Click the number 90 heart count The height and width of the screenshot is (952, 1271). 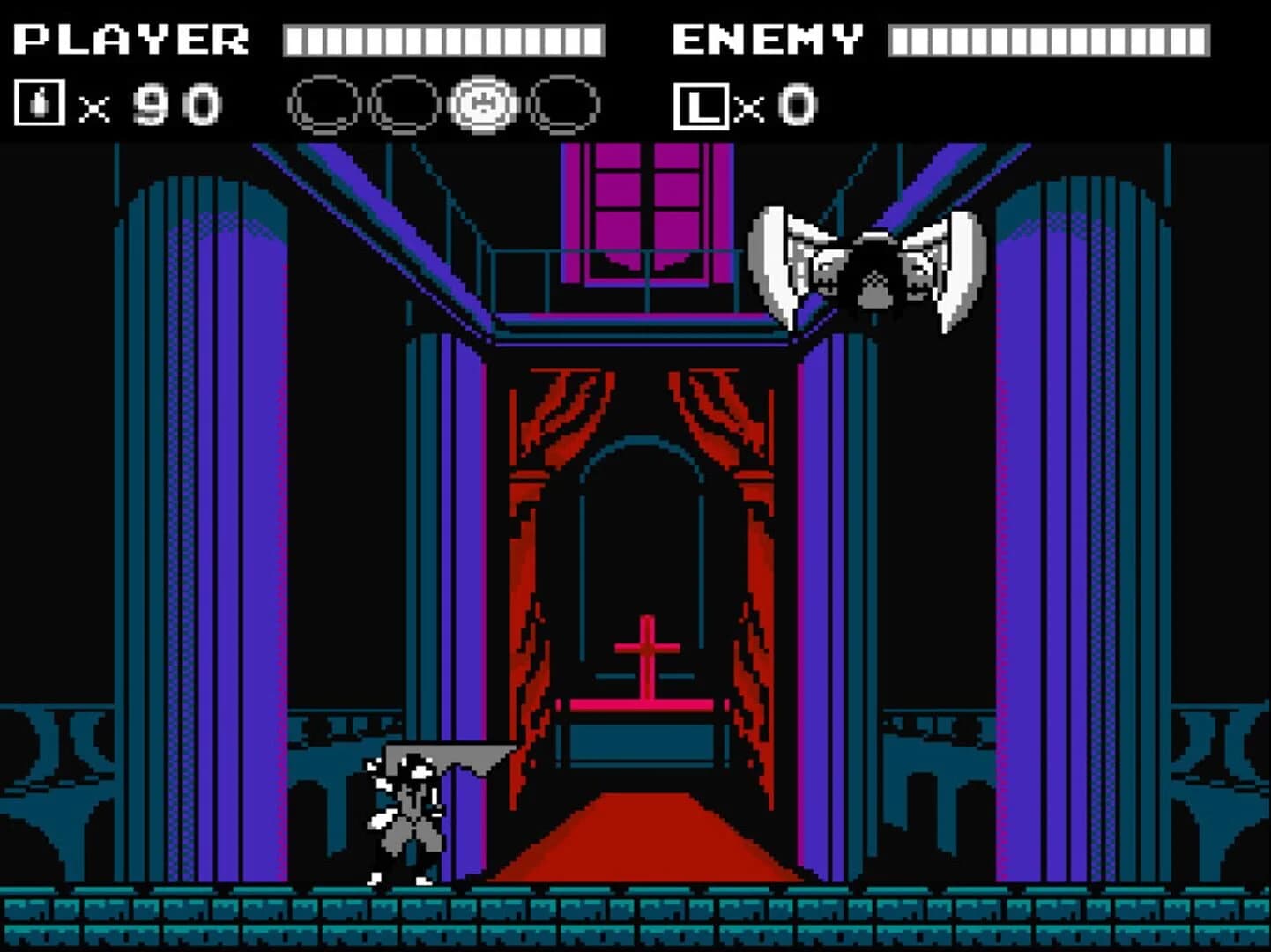(x=181, y=104)
